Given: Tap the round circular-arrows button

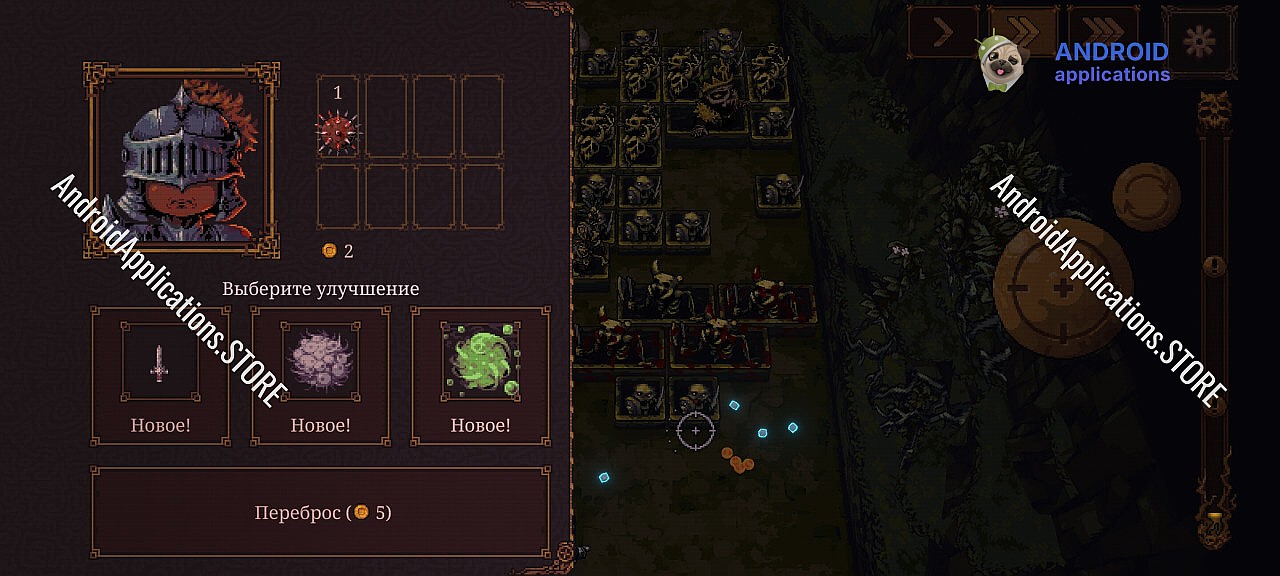Looking at the screenshot, I should [x=1147, y=196].
